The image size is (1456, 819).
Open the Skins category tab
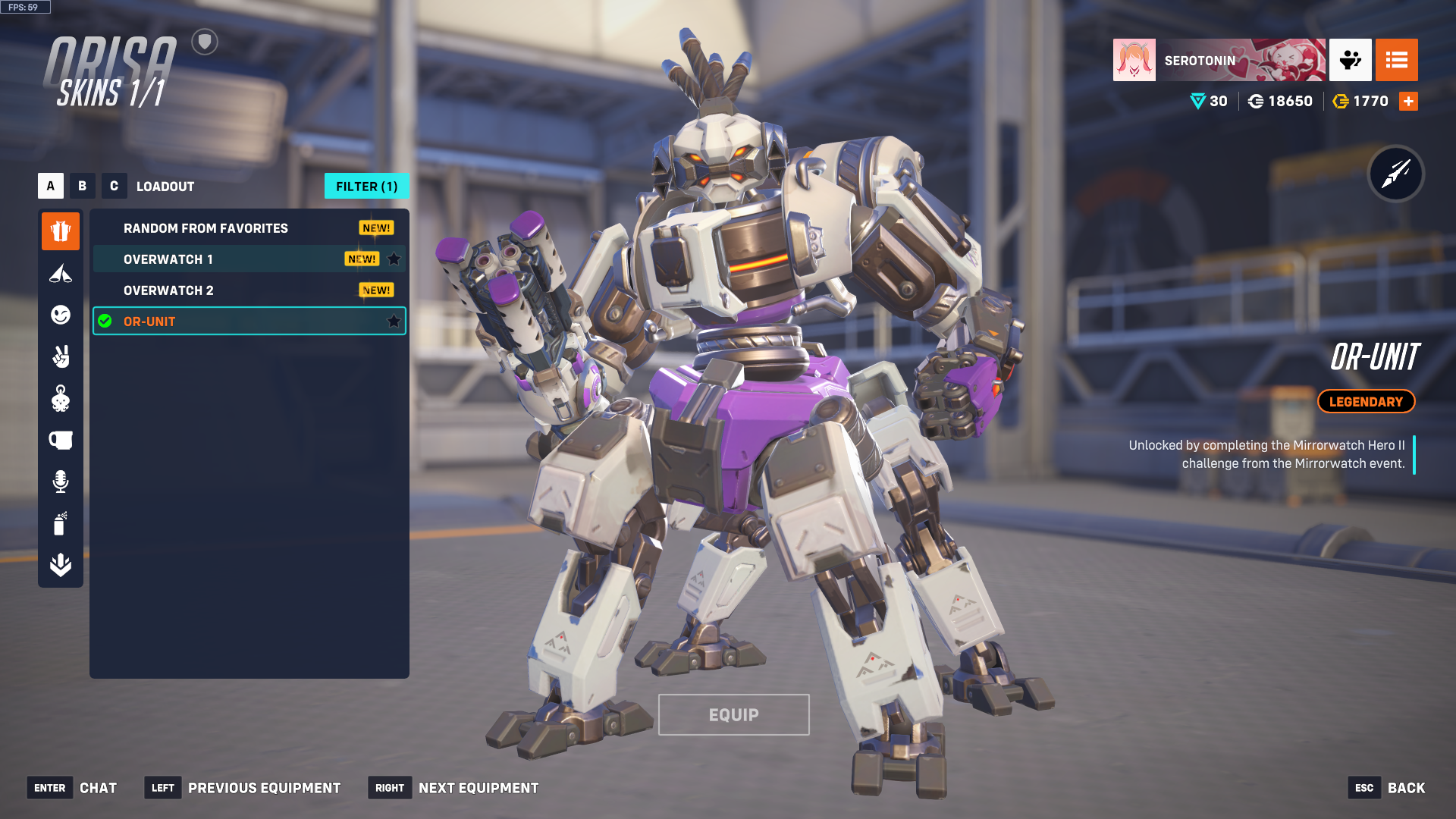coord(61,231)
